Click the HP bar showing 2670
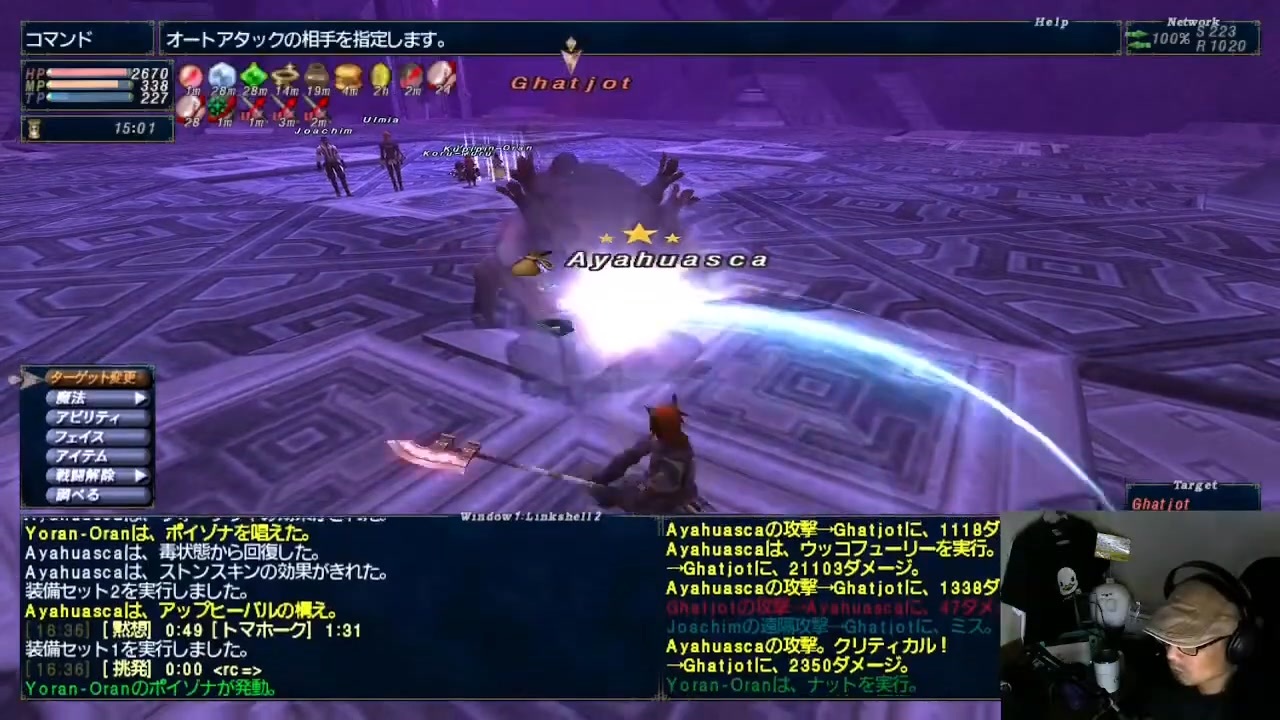The height and width of the screenshot is (720, 1280). [90, 73]
